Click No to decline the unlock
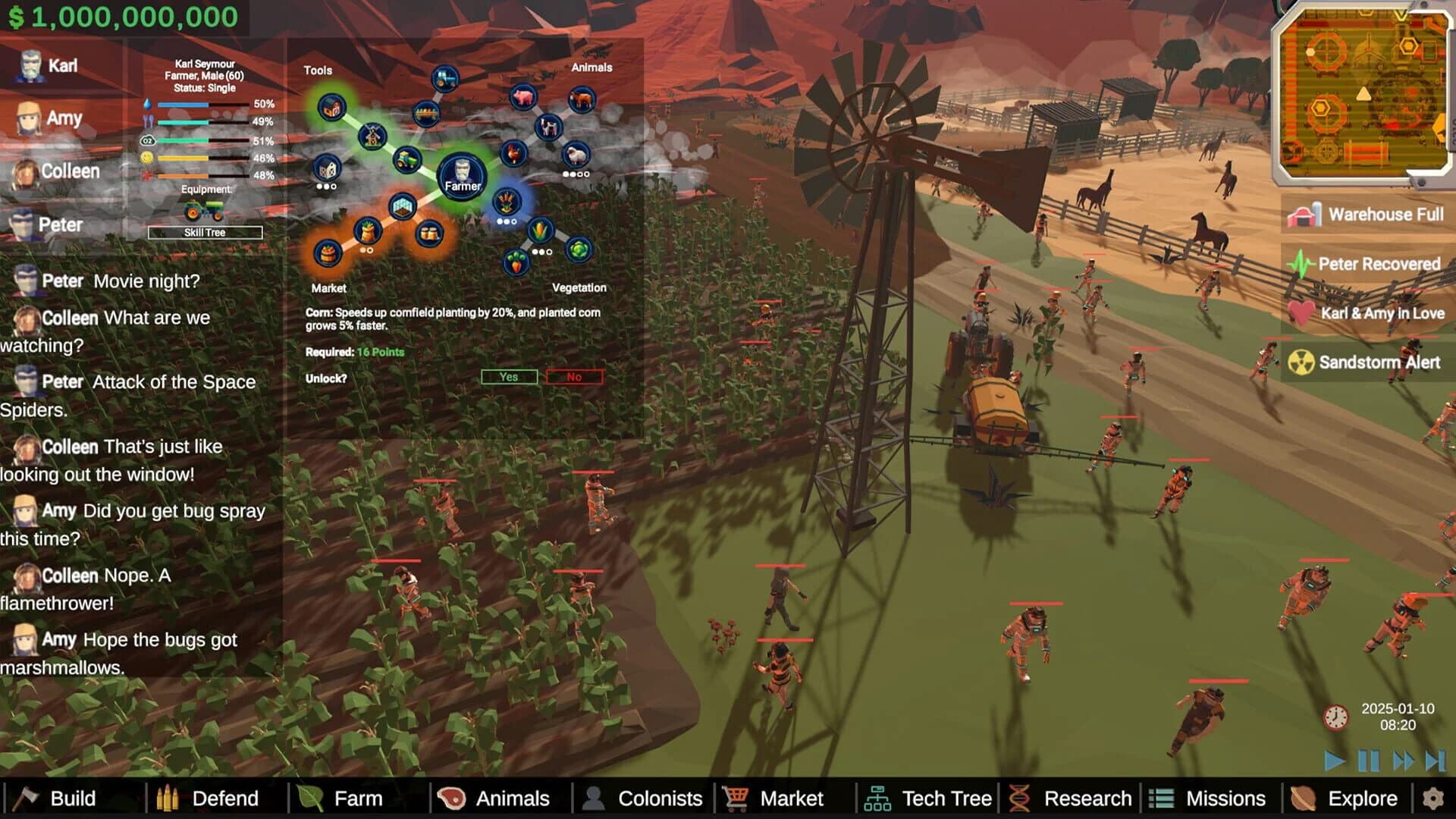1456x819 pixels. (573, 377)
